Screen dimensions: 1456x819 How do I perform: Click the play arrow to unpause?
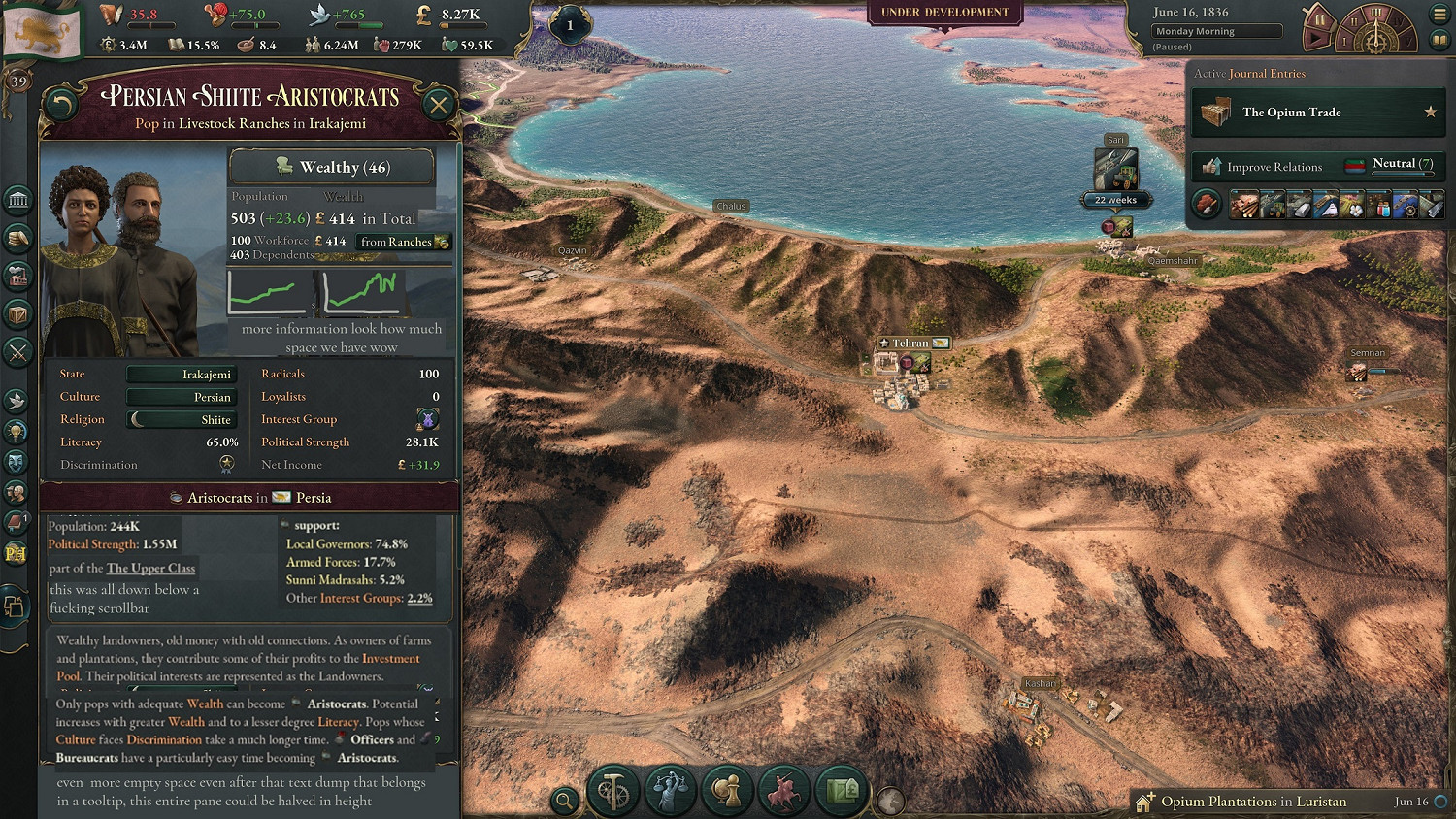1316,39
